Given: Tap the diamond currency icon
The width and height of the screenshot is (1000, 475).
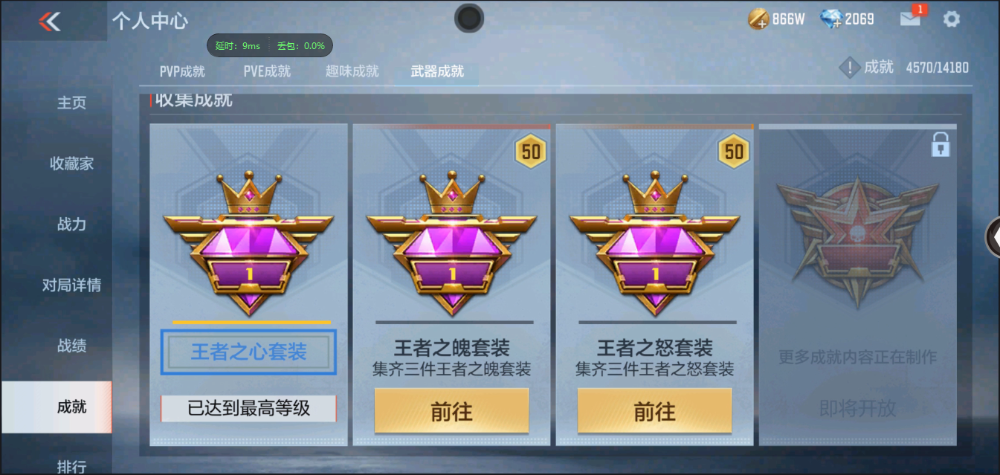Looking at the screenshot, I should pyautogui.click(x=830, y=19).
